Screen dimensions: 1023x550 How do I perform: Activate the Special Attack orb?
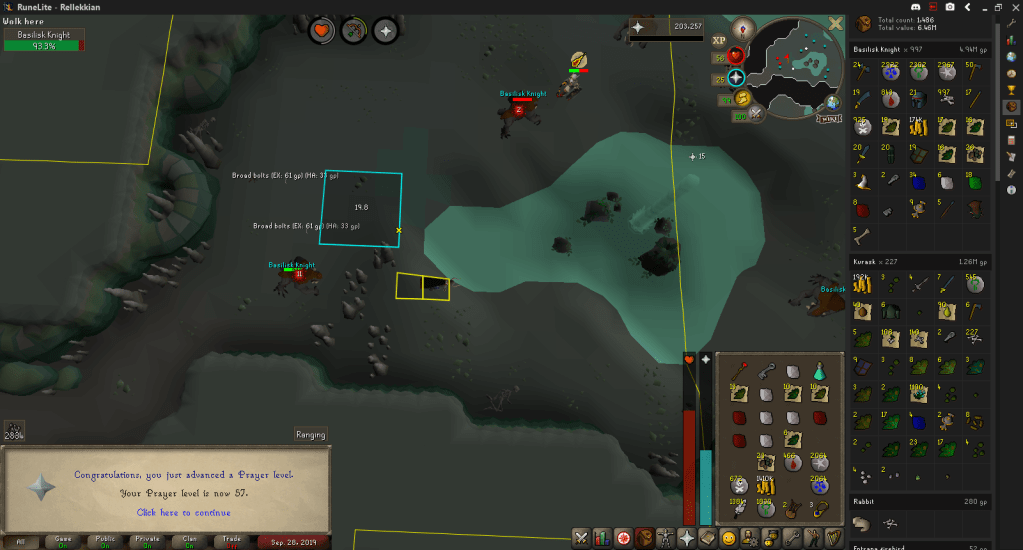(x=755, y=113)
